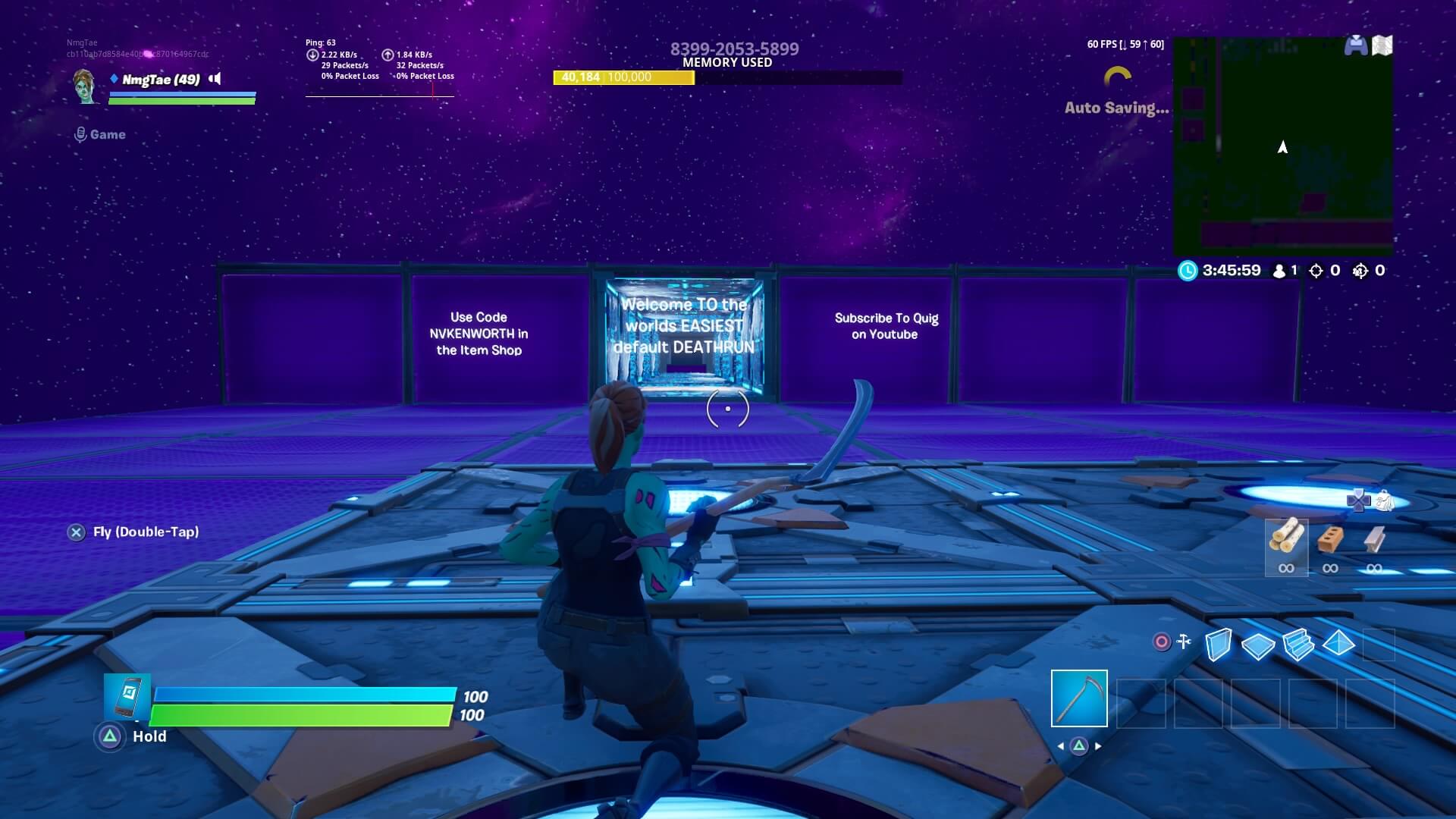
Task: Click the left arrow beside the hotbar triangle
Action: pyautogui.click(x=1059, y=746)
